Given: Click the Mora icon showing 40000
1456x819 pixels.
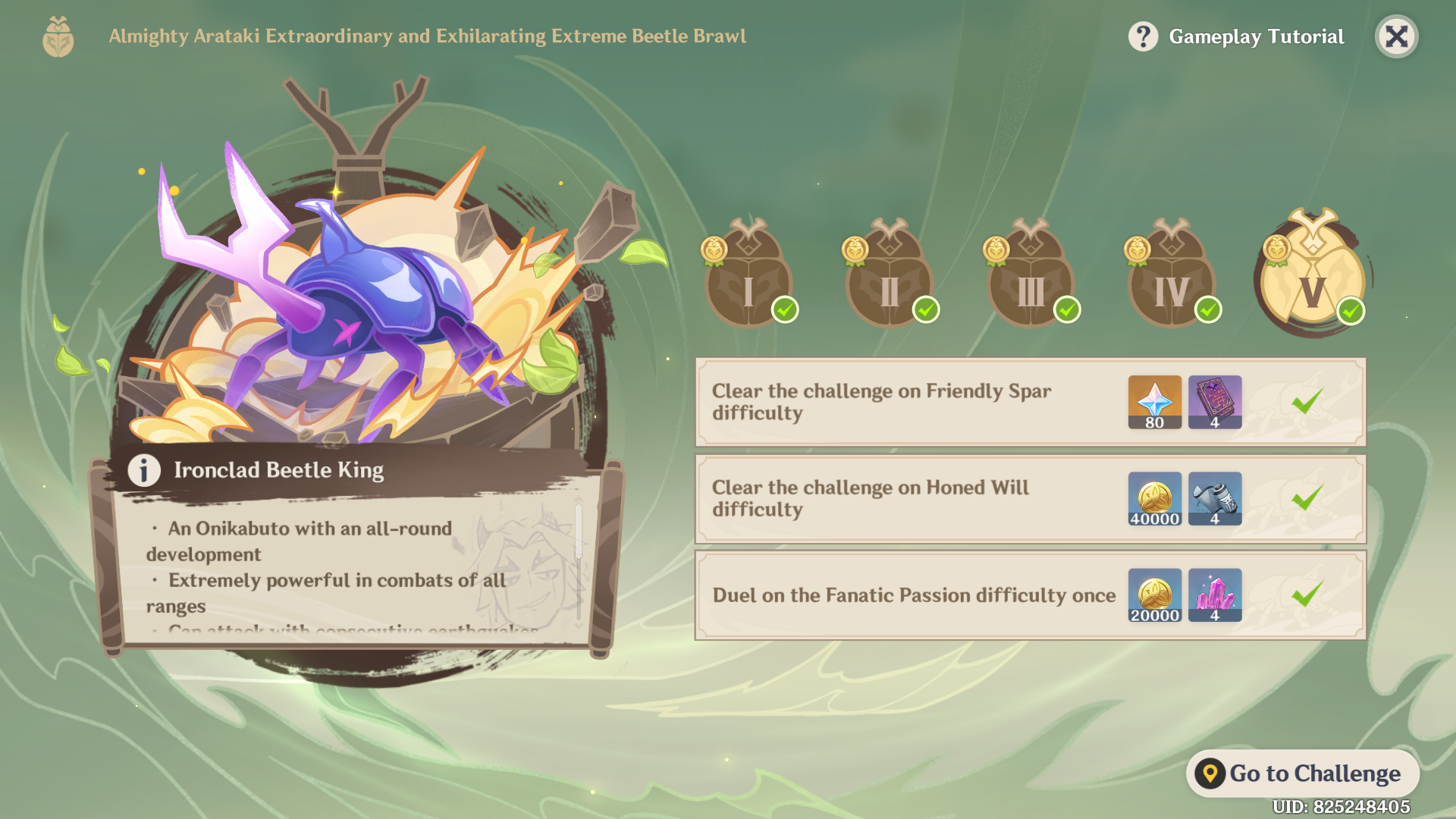Looking at the screenshot, I should pos(1153,499).
